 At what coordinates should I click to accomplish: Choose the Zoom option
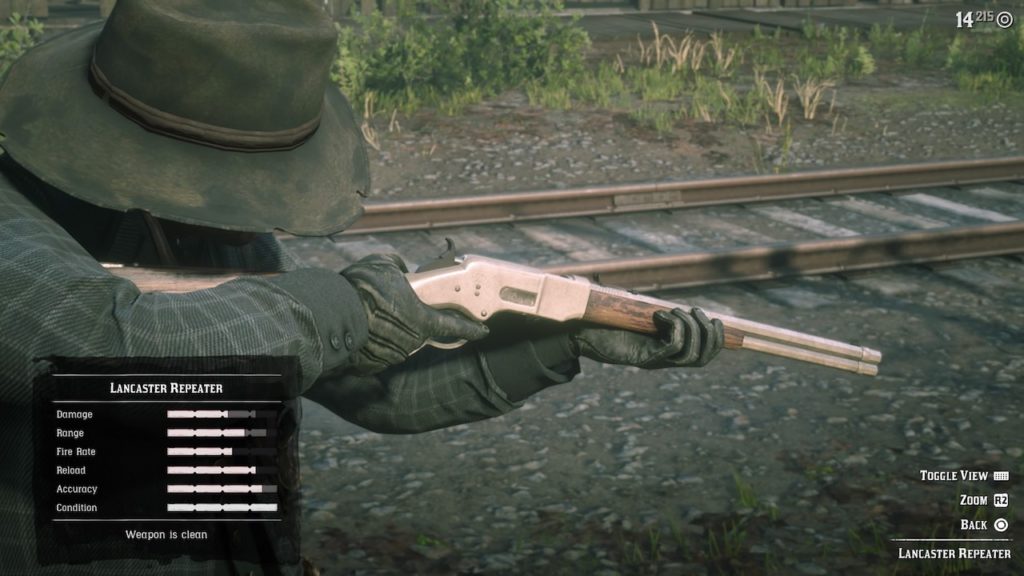pos(973,500)
